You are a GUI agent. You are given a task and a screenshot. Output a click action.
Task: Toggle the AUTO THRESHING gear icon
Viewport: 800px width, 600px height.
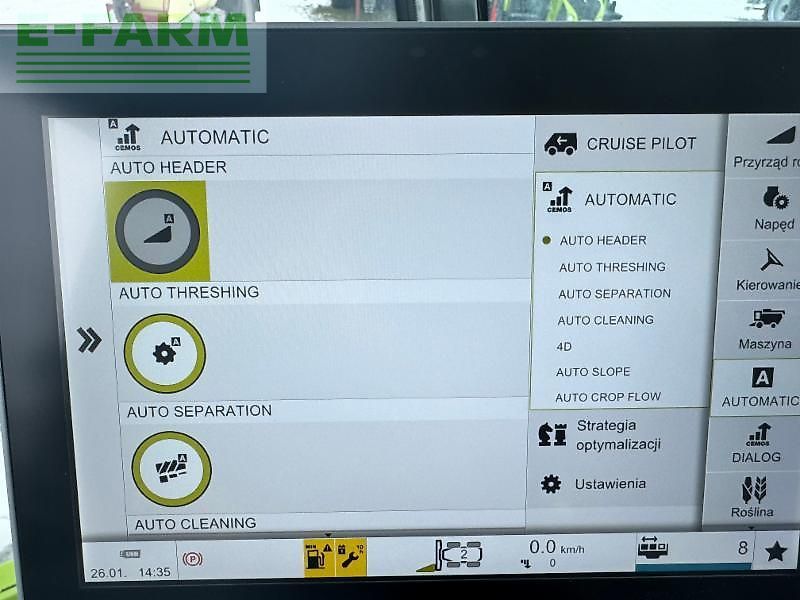164,353
